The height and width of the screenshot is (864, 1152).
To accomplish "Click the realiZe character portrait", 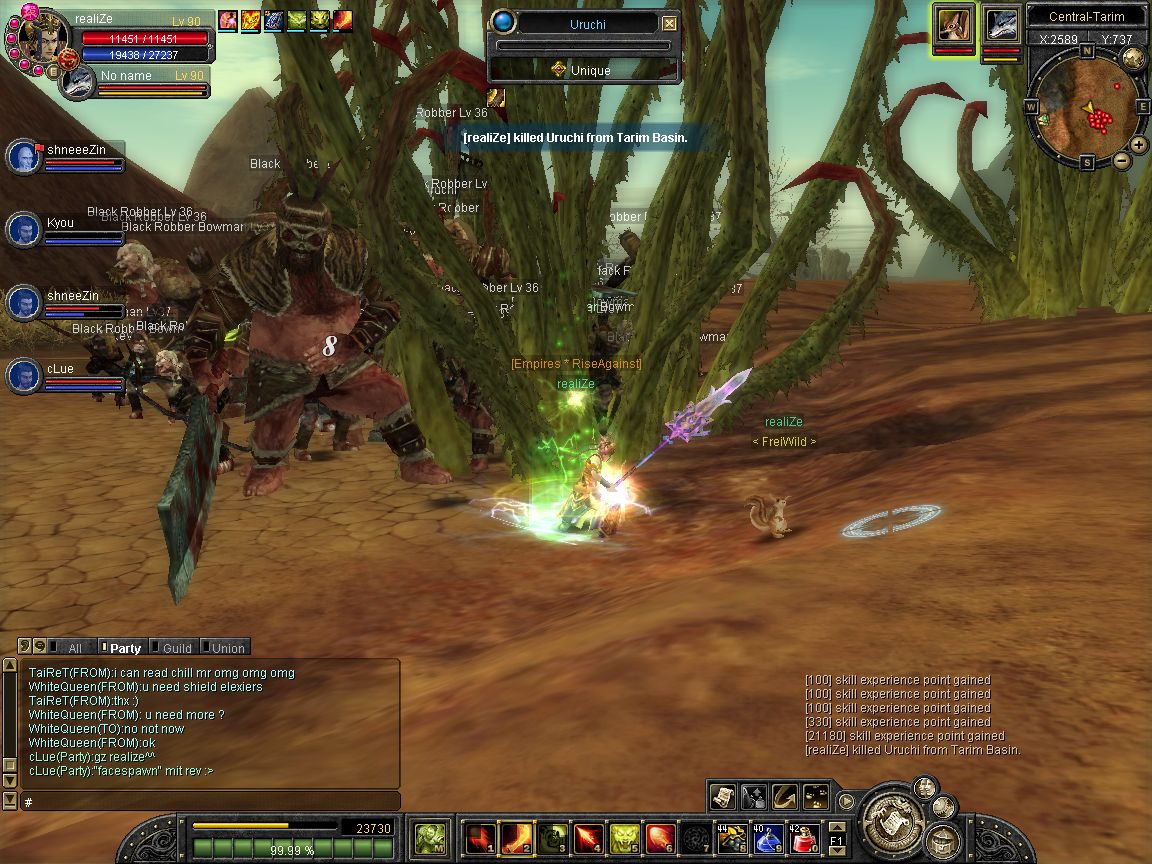I will (x=42, y=38).
